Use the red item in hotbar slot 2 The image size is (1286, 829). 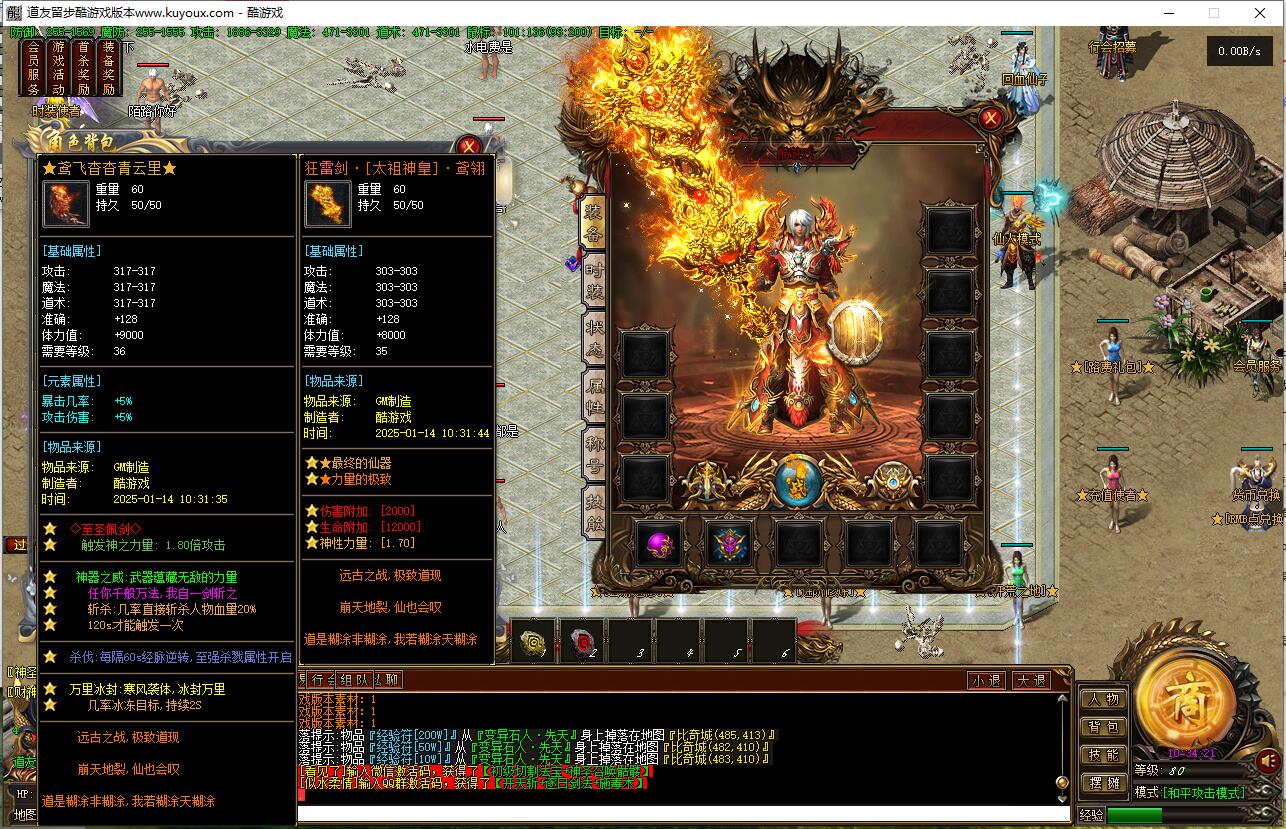(582, 641)
